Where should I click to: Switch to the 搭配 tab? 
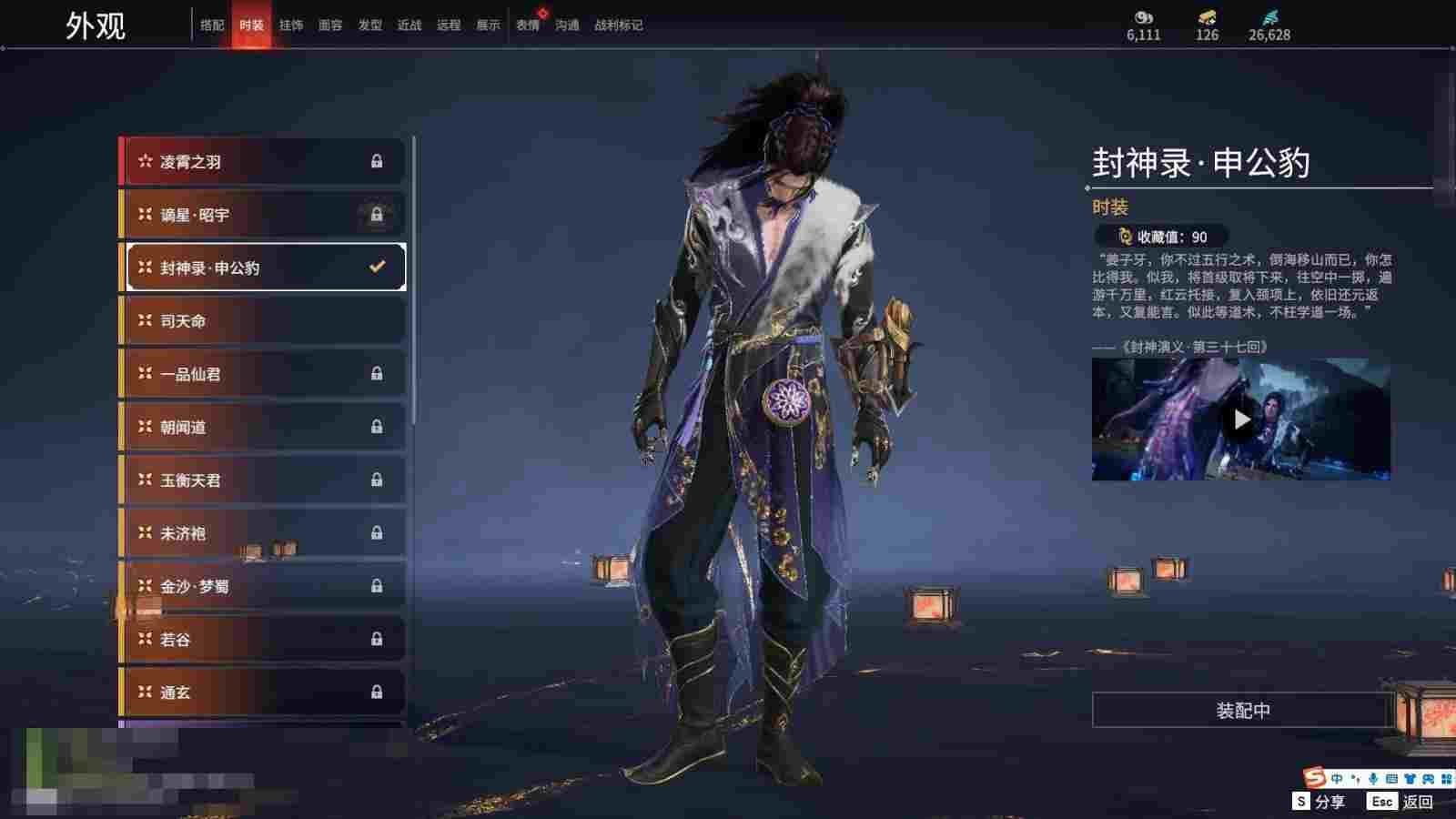(x=212, y=25)
